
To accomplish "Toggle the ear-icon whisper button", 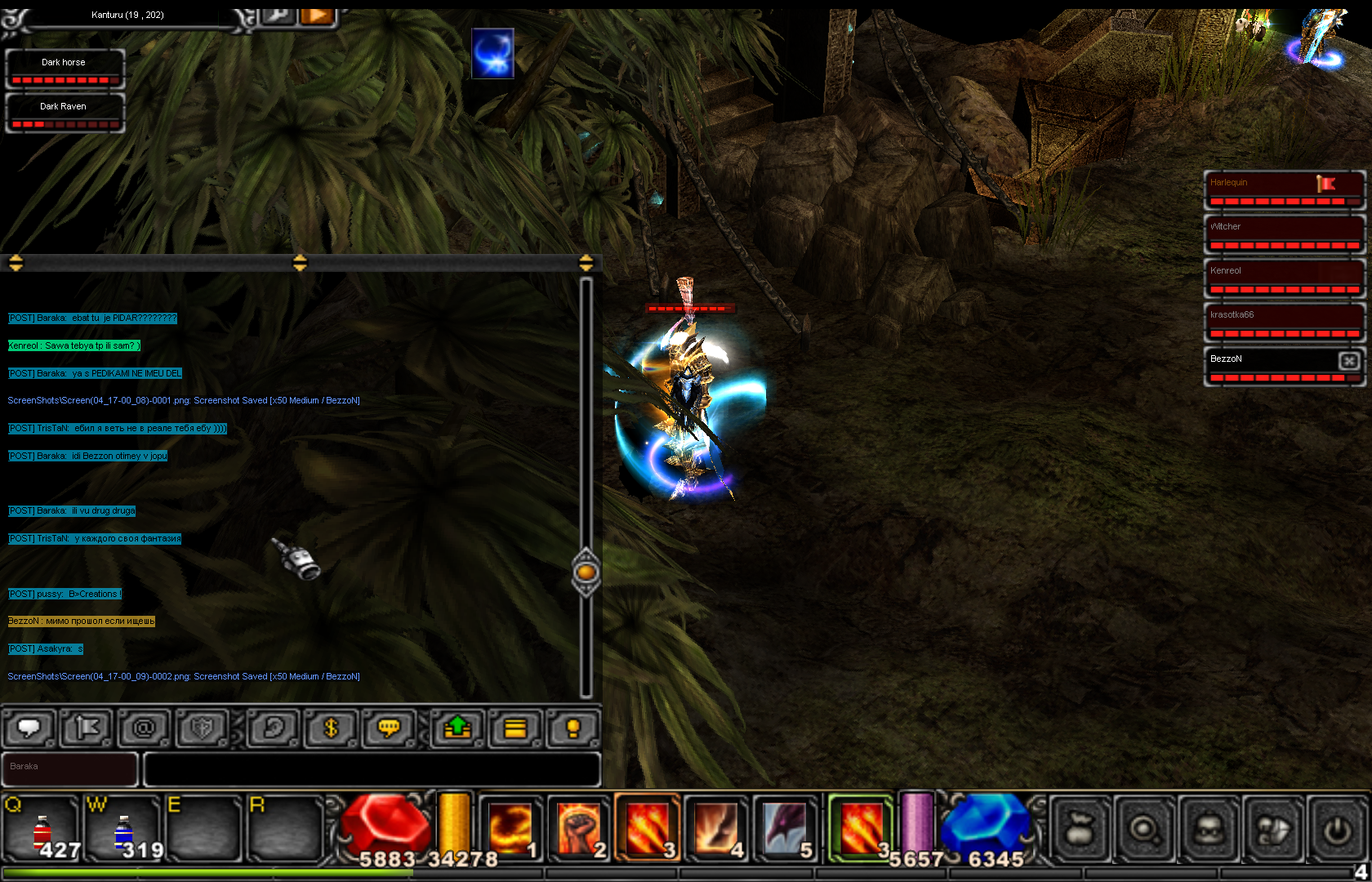I will point(273,728).
